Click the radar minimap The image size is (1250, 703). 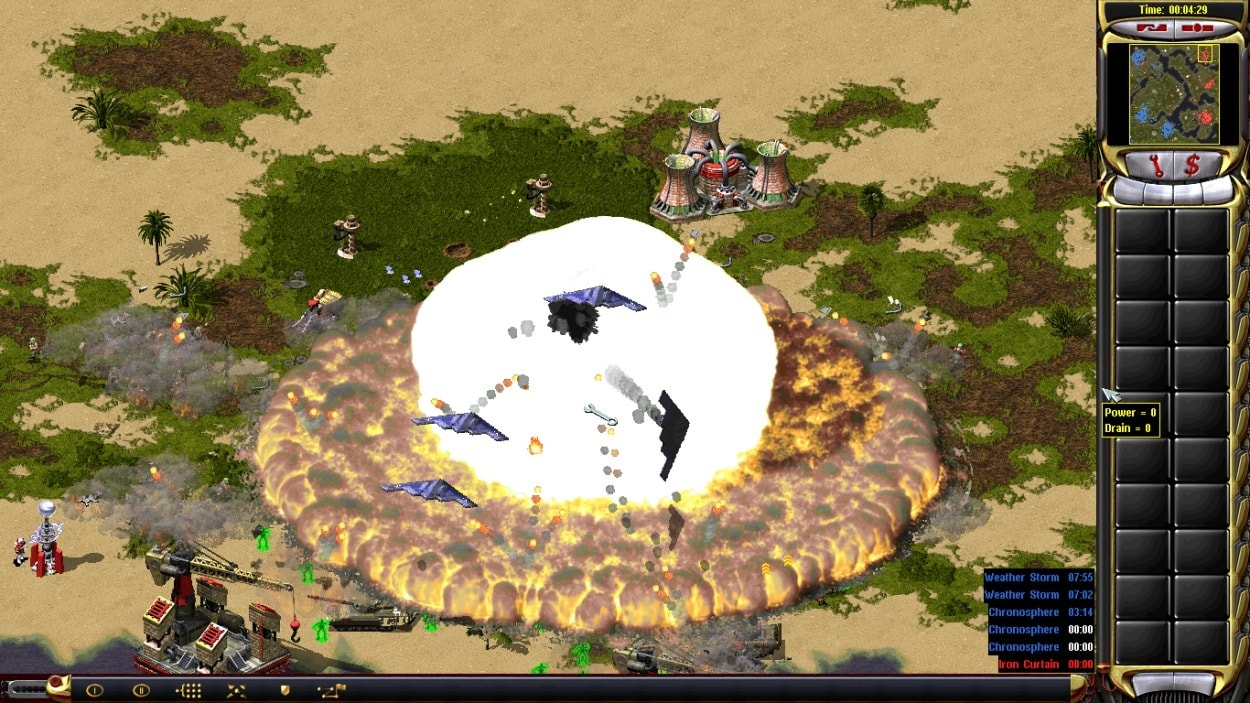tap(1173, 93)
